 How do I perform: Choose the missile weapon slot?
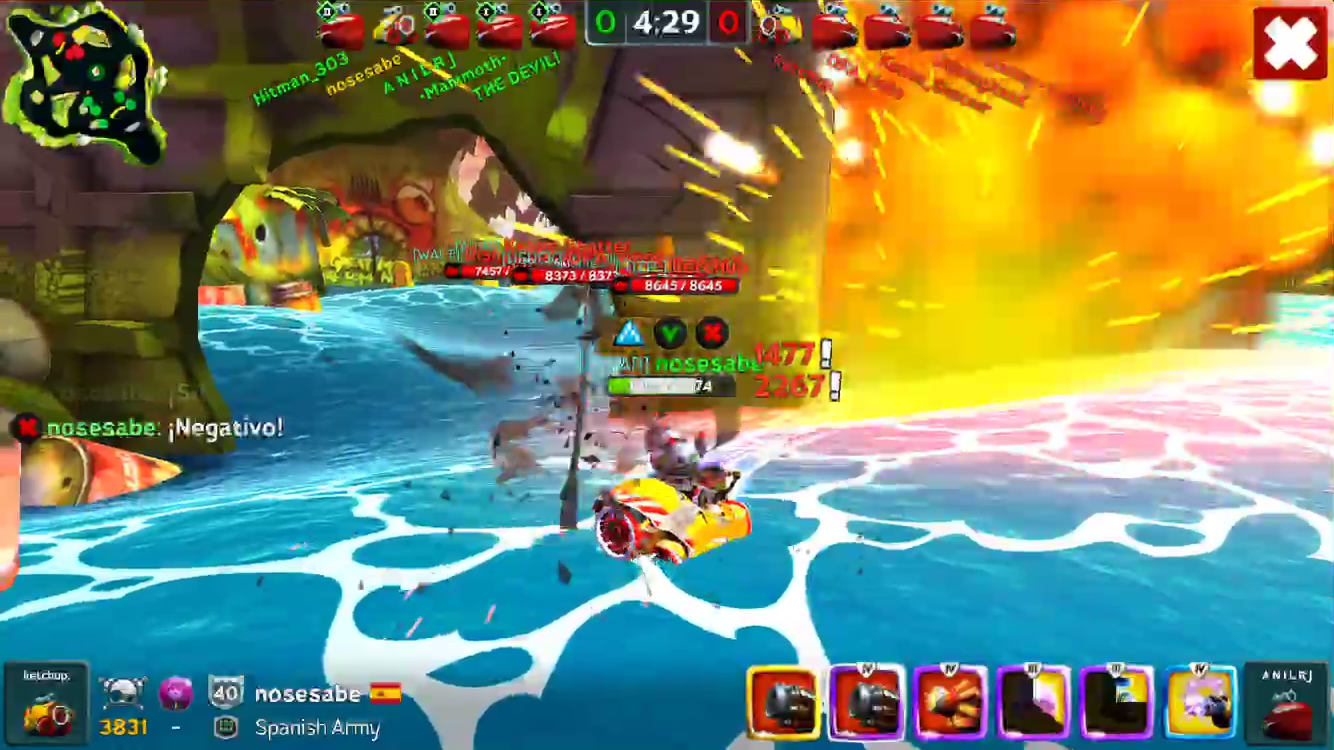949,703
